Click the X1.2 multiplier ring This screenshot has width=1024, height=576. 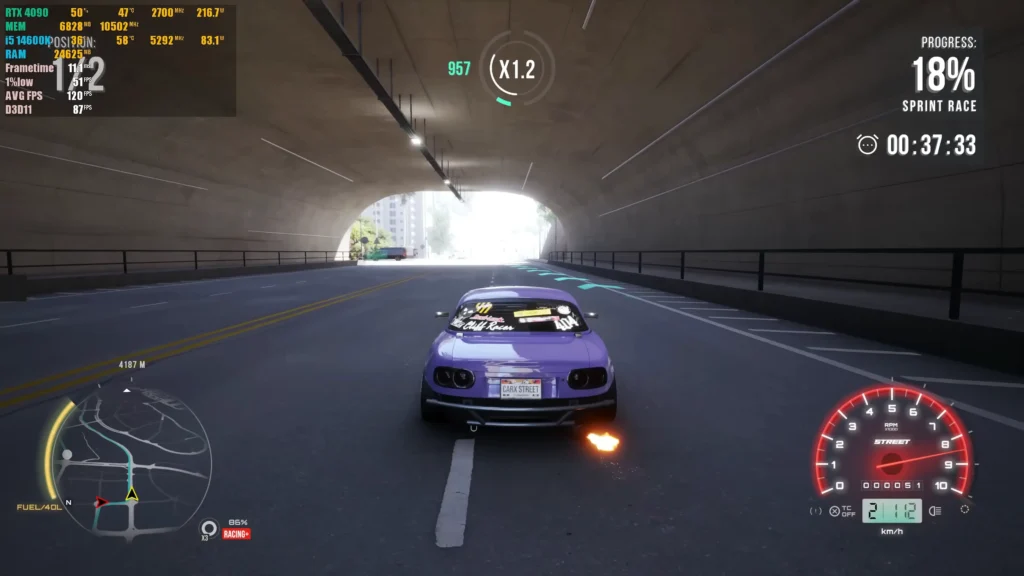click(516, 69)
